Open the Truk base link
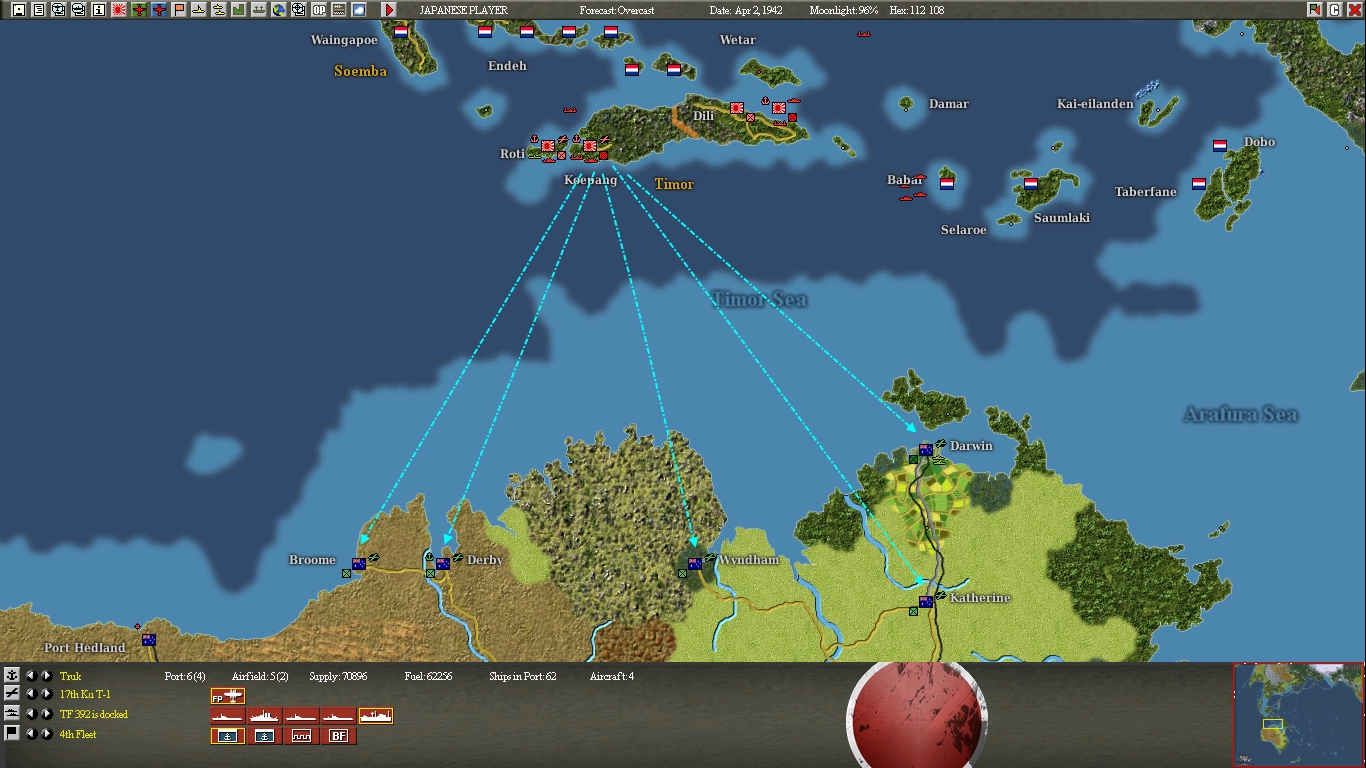The image size is (1366, 768). click(x=70, y=677)
